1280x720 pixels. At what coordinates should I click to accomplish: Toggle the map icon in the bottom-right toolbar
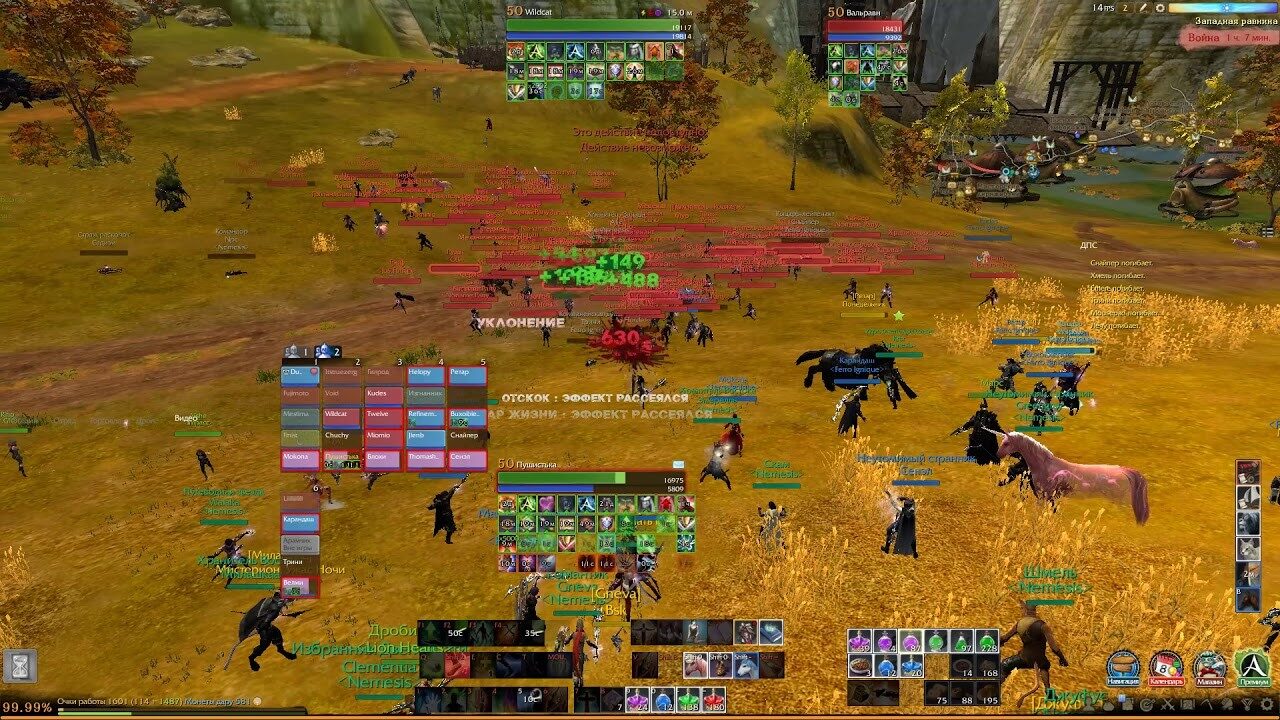pyautogui.click(x=1186, y=704)
